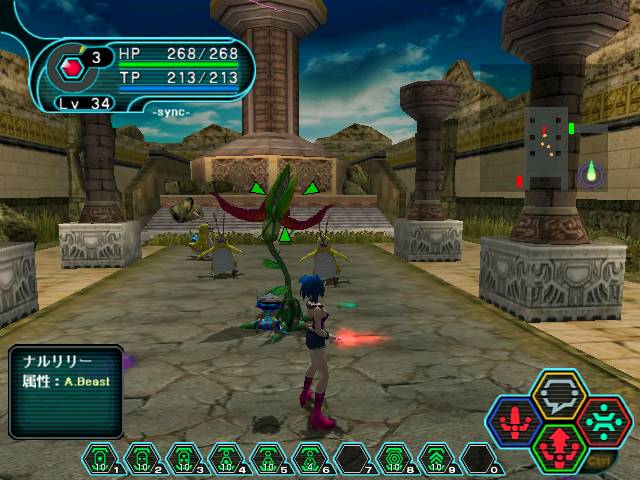Activate the concentric hexagon slot 8
Screen dimensions: 640x480
tap(392, 459)
